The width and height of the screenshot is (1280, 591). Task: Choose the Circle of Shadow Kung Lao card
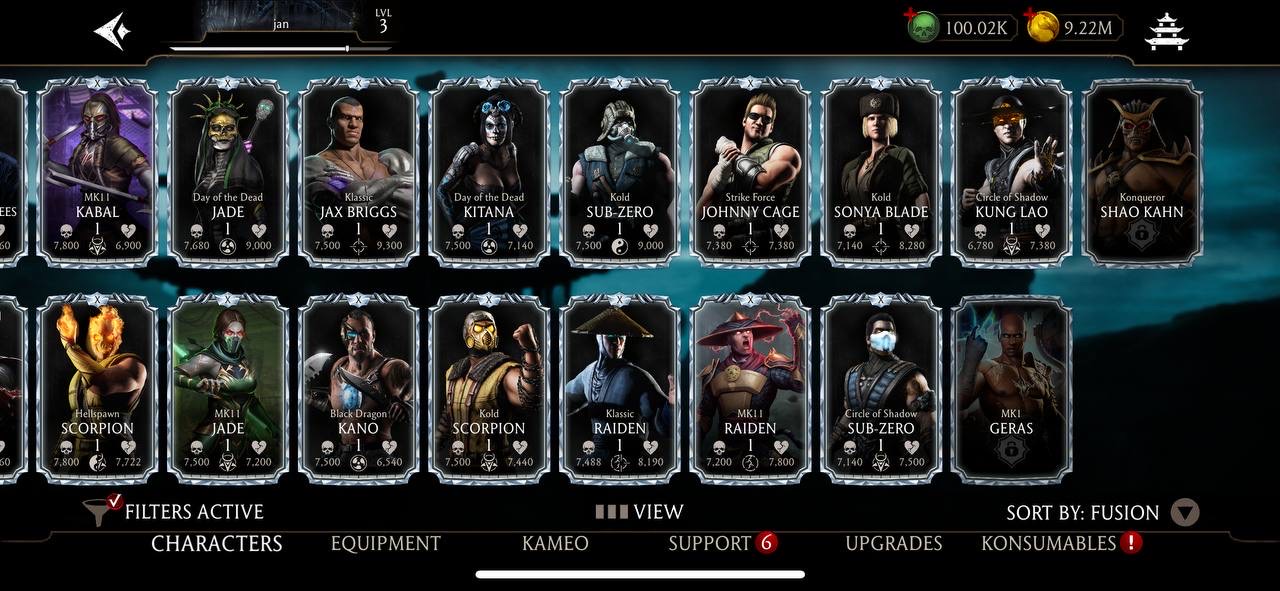1011,171
